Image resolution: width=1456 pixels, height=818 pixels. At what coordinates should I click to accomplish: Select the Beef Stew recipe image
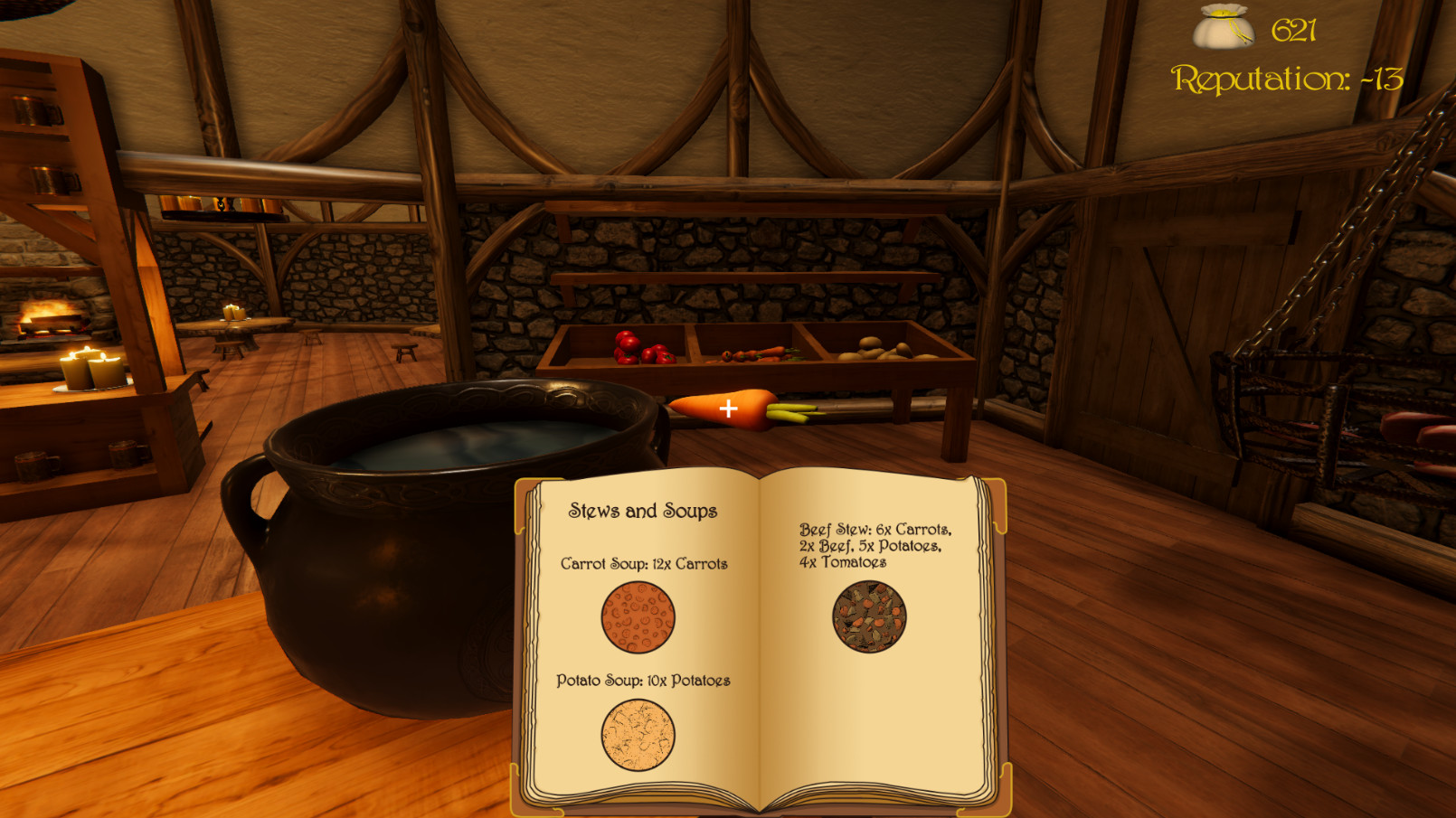[869, 620]
